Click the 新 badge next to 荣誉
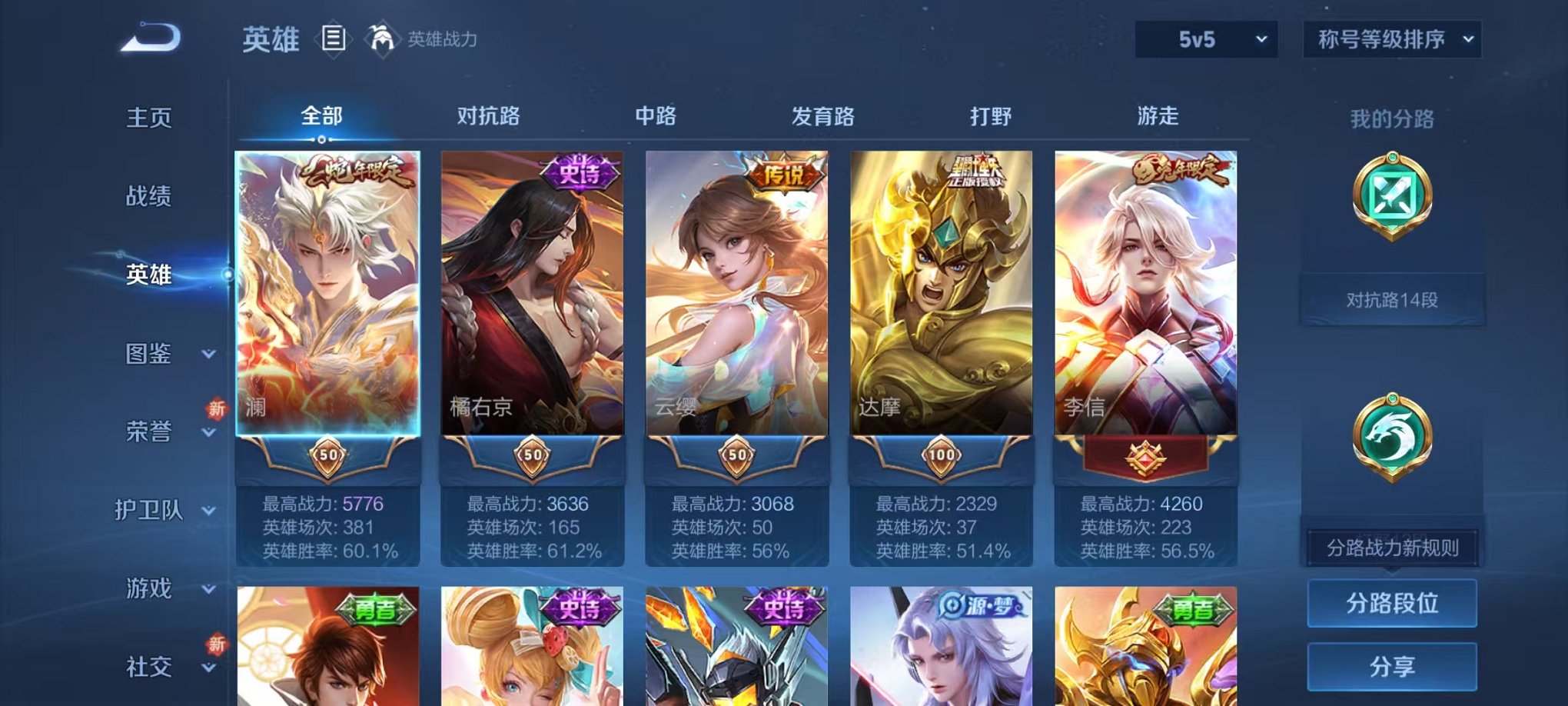 [218, 410]
